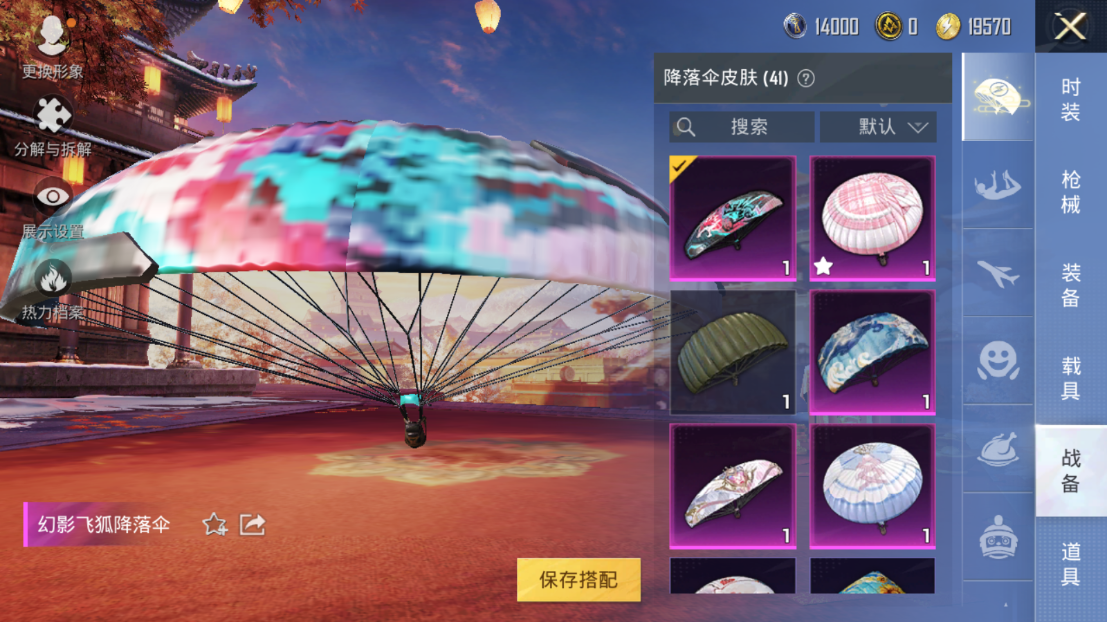Switch to the 时装 tab
The image size is (1107, 622).
pyautogui.click(x=1070, y=100)
